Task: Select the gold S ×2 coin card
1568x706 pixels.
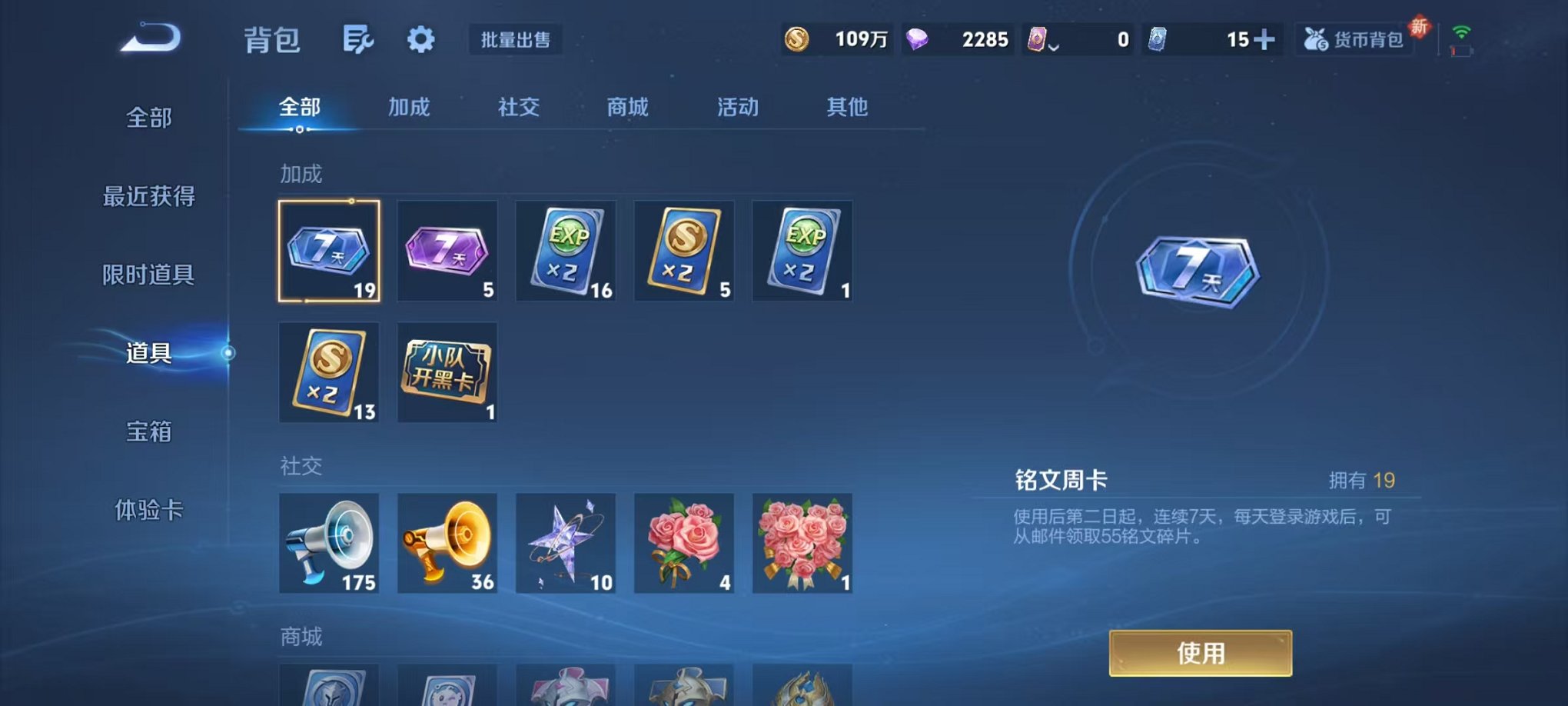Action: [x=683, y=250]
